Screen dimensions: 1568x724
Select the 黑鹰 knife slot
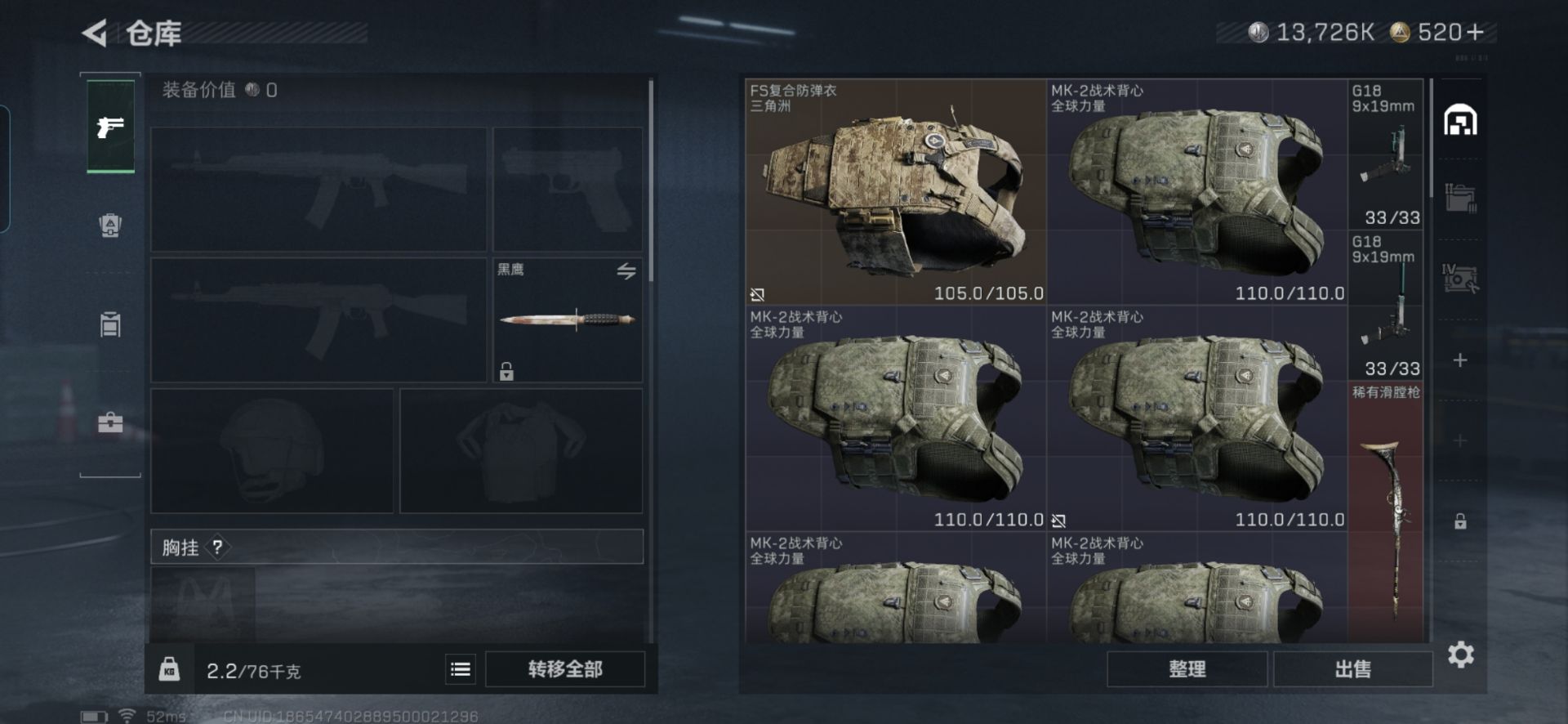point(568,320)
